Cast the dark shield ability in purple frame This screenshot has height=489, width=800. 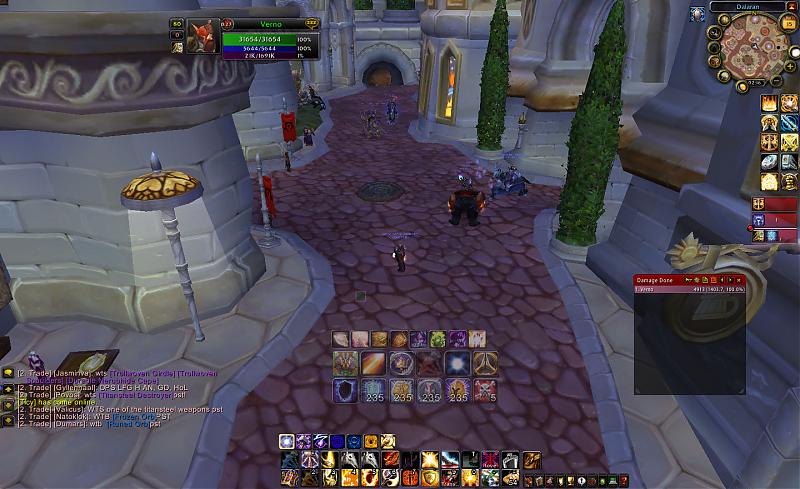coord(347,390)
